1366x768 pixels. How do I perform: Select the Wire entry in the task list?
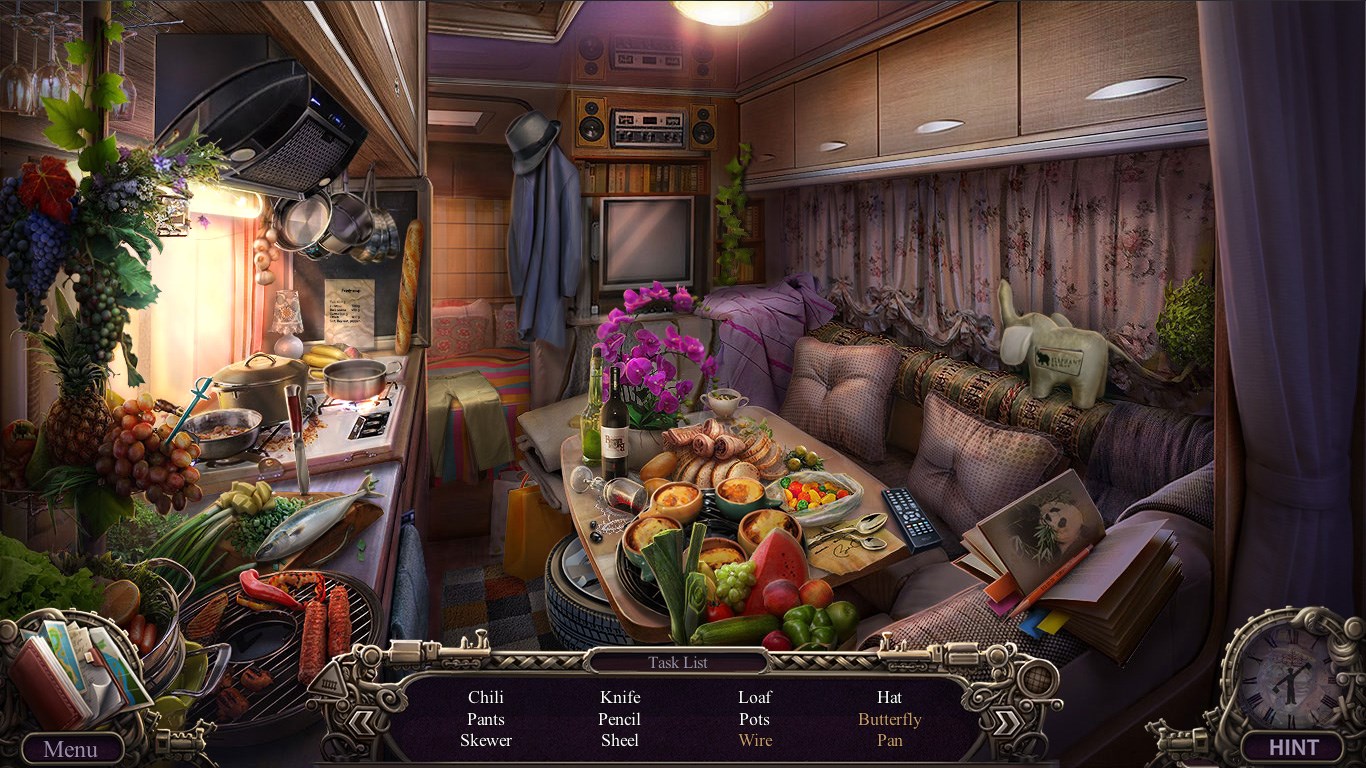(x=755, y=741)
